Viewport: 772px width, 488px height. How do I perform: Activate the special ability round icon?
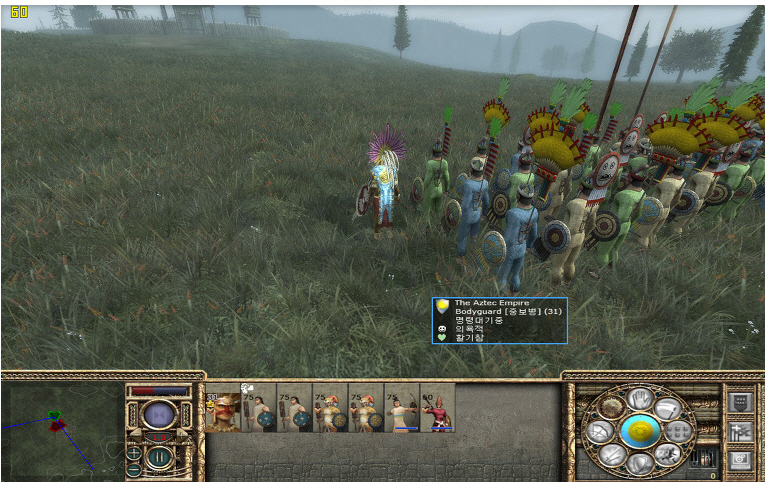point(612,408)
